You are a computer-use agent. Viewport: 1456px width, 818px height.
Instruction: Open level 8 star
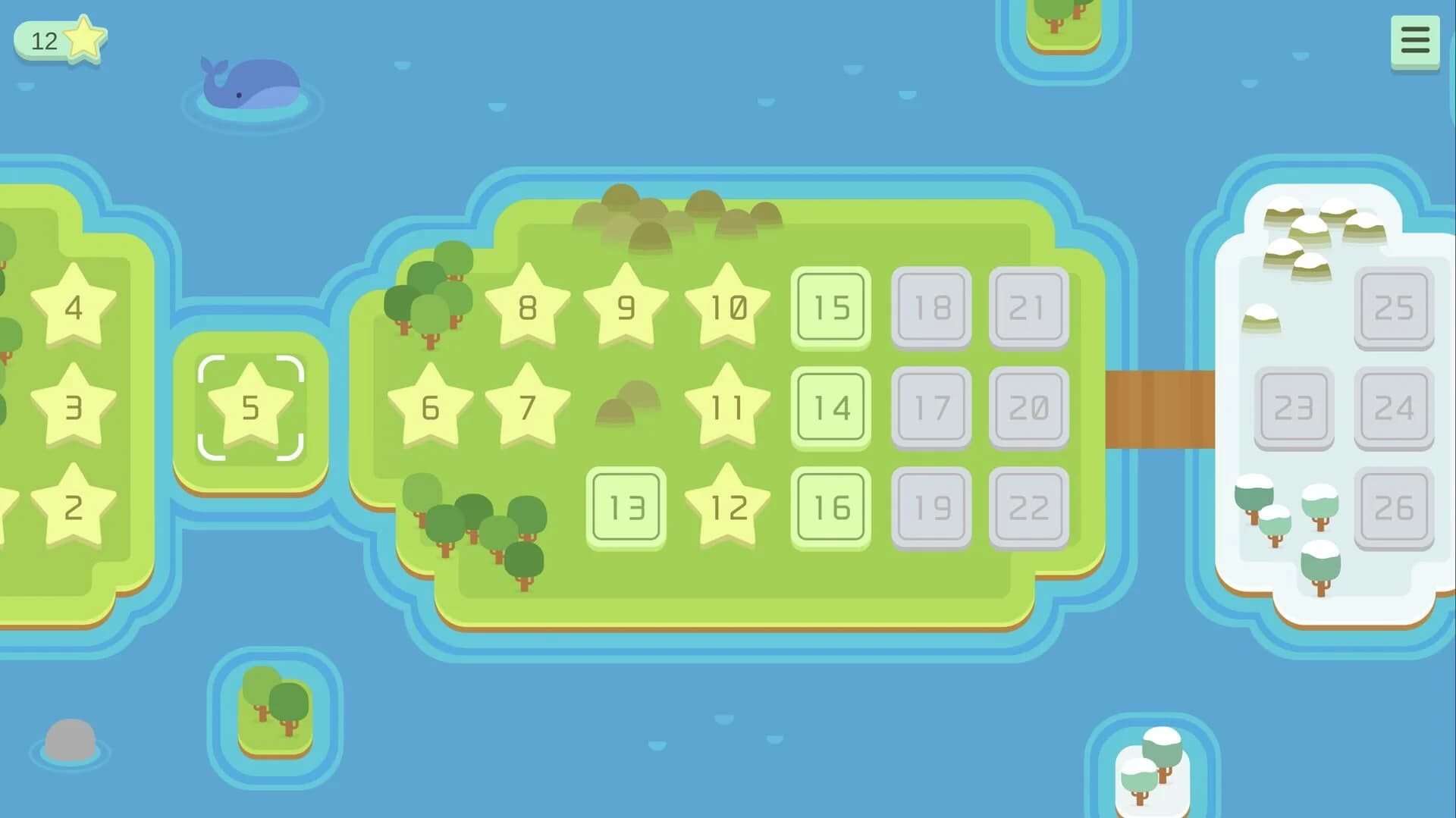click(526, 307)
